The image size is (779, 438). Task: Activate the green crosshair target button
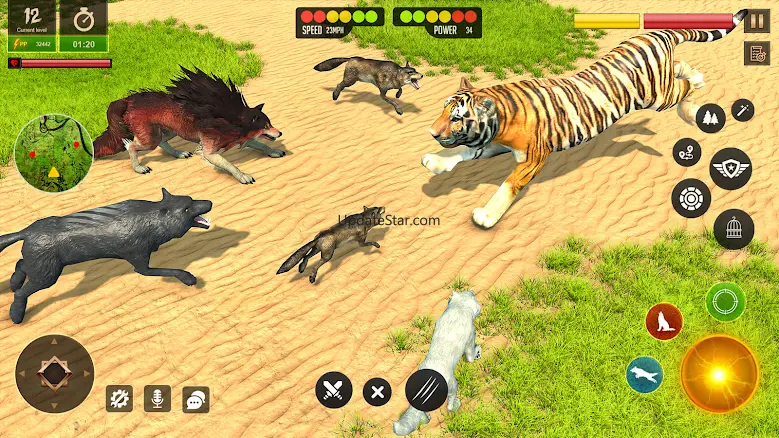point(724,301)
